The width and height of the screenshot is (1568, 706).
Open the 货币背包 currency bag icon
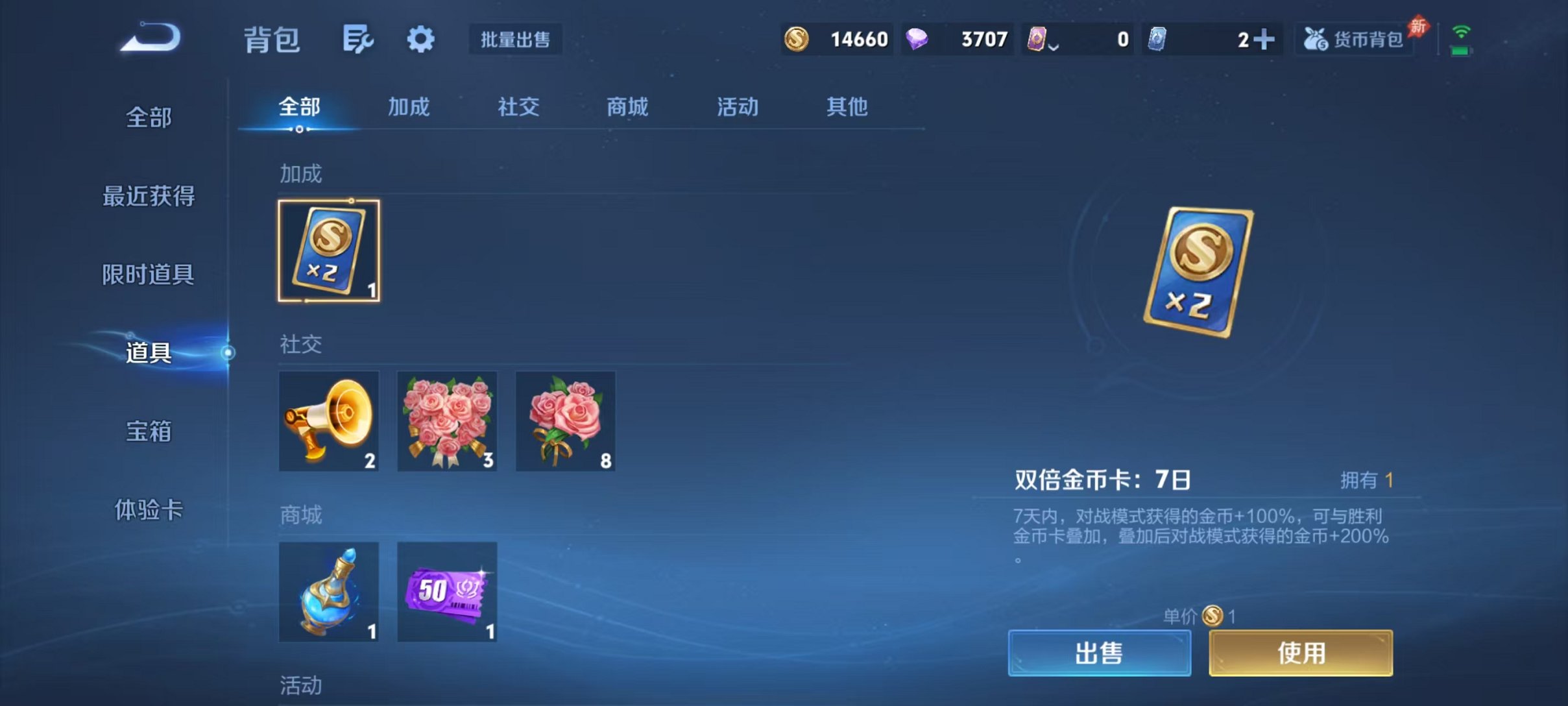point(1353,38)
